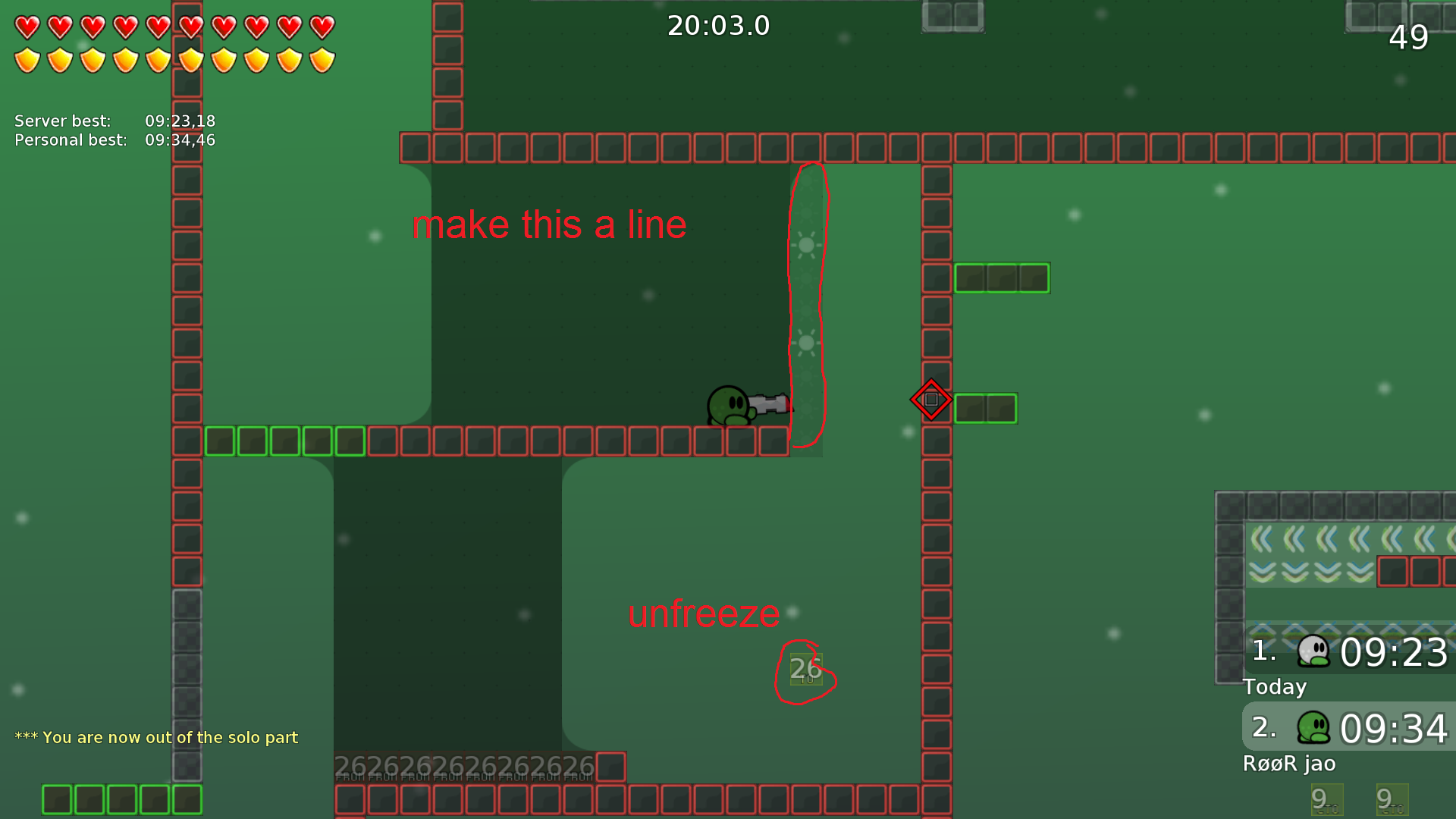Expand the RøøR jao entry details
This screenshot has height=819, width=1456.
tap(1289, 764)
